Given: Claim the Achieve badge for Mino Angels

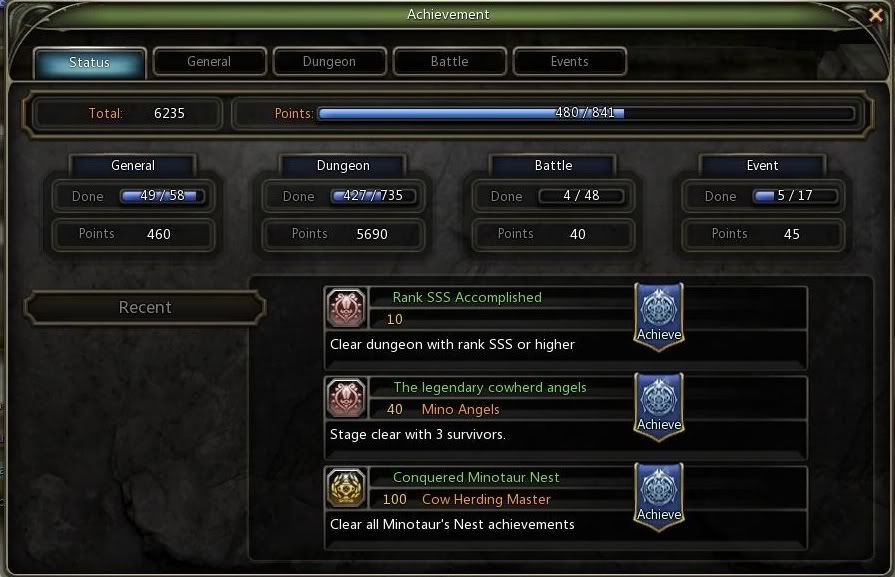Looking at the screenshot, I should (659, 406).
